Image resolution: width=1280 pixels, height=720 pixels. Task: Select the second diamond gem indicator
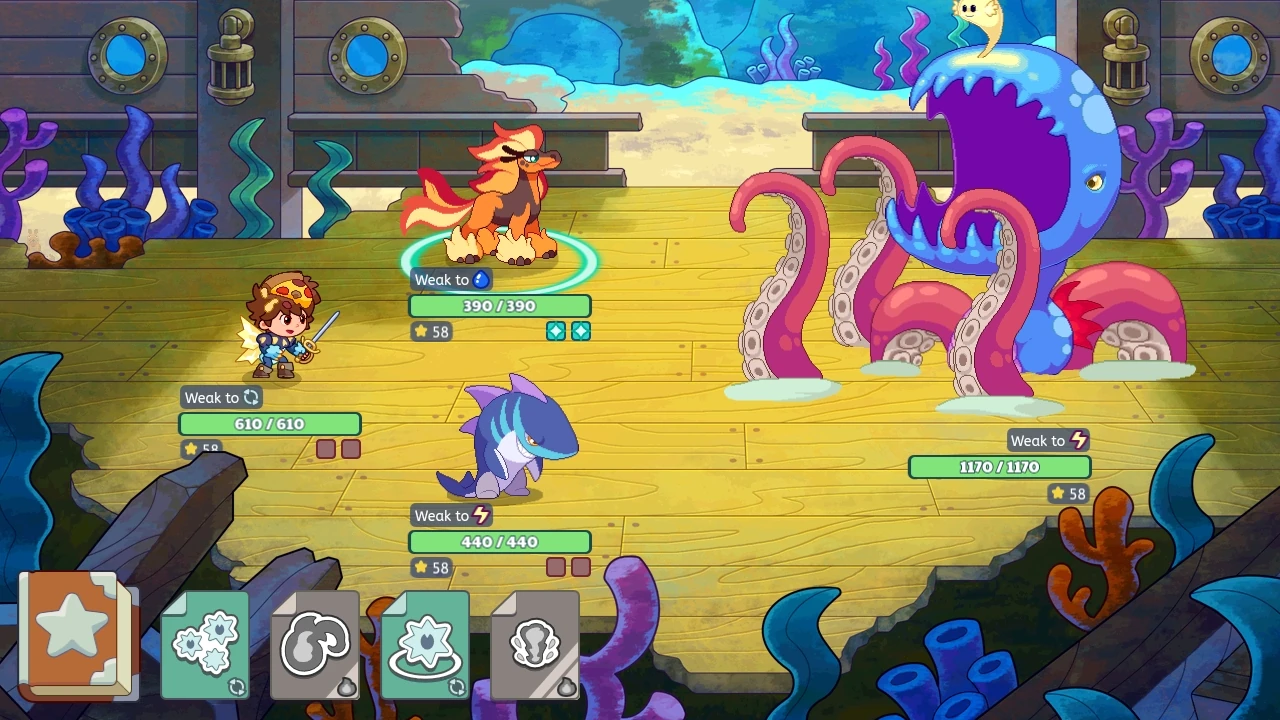[x=582, y=331]
